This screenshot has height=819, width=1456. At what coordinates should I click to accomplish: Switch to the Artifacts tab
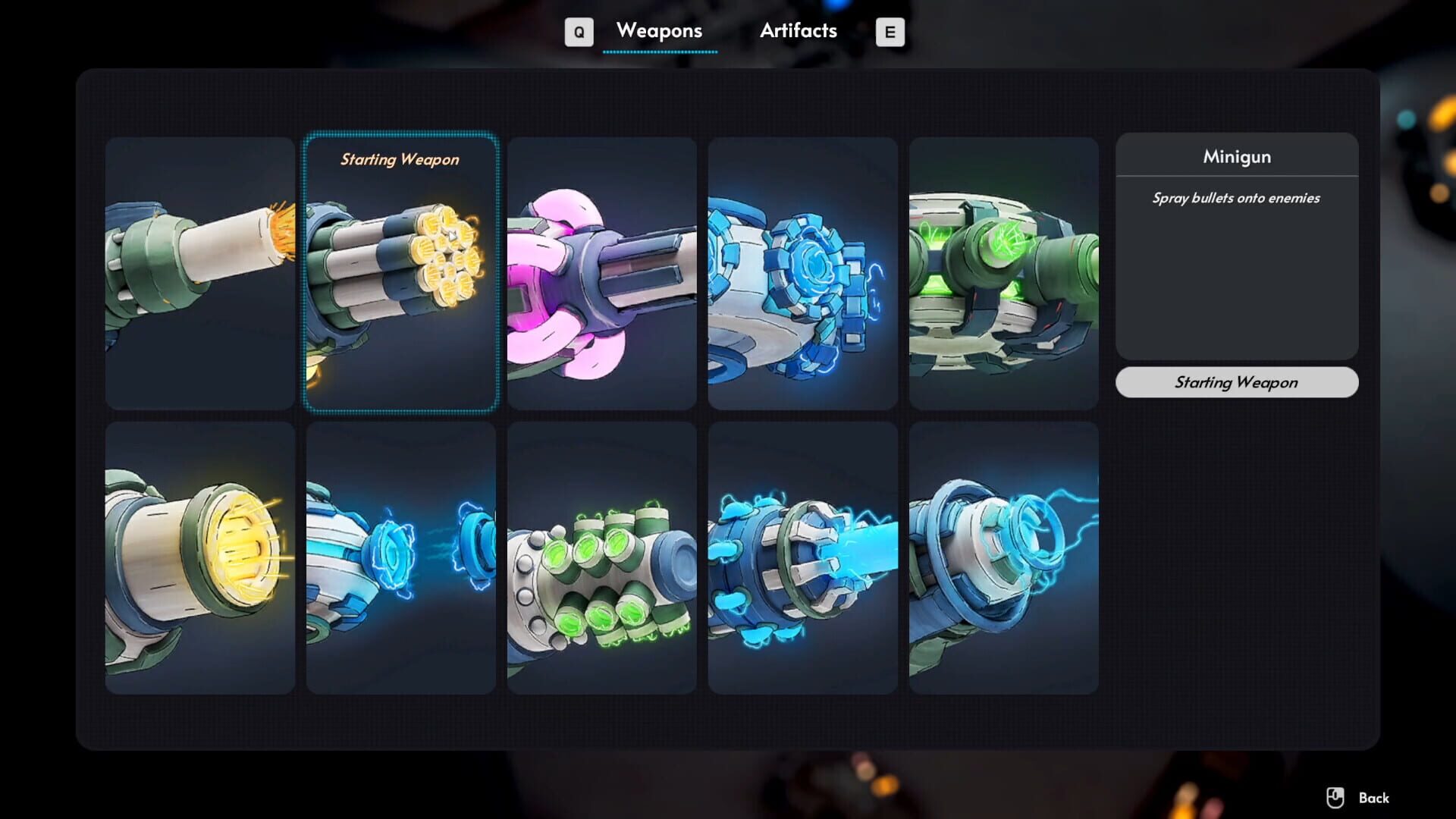798,31
